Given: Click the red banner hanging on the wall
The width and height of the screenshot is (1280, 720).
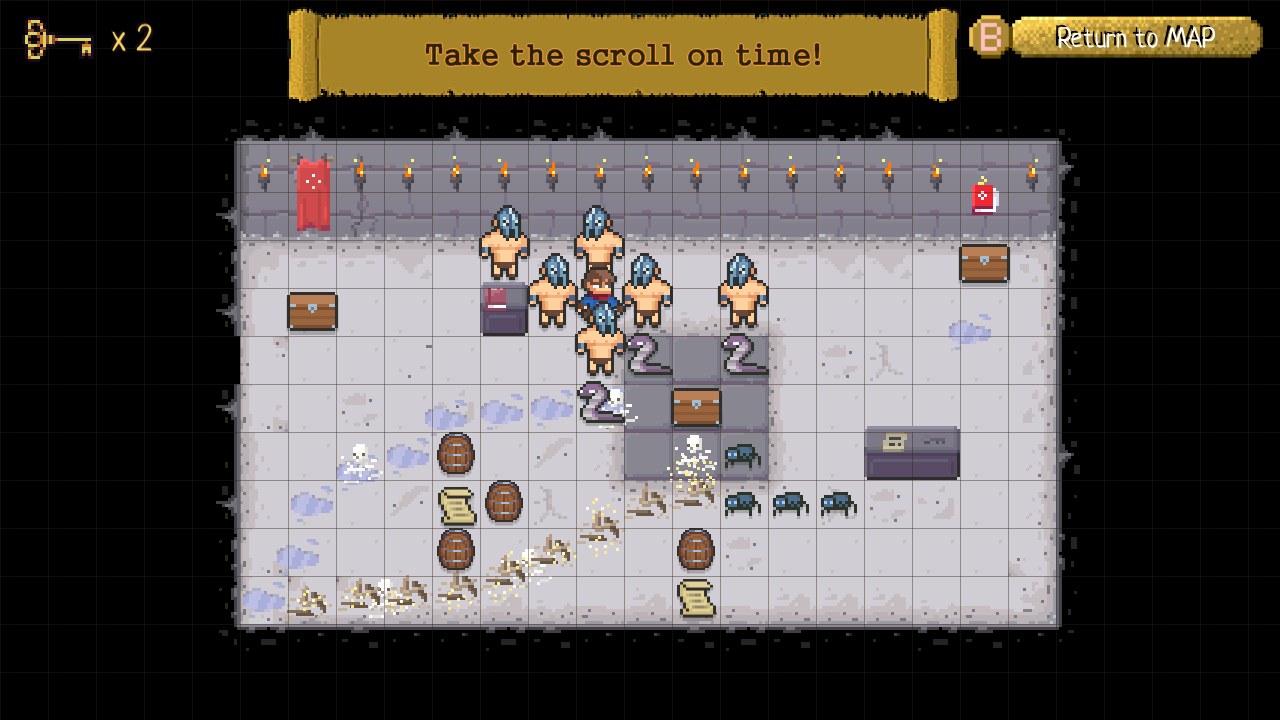Looking at the screenshot, I should 315,190.
